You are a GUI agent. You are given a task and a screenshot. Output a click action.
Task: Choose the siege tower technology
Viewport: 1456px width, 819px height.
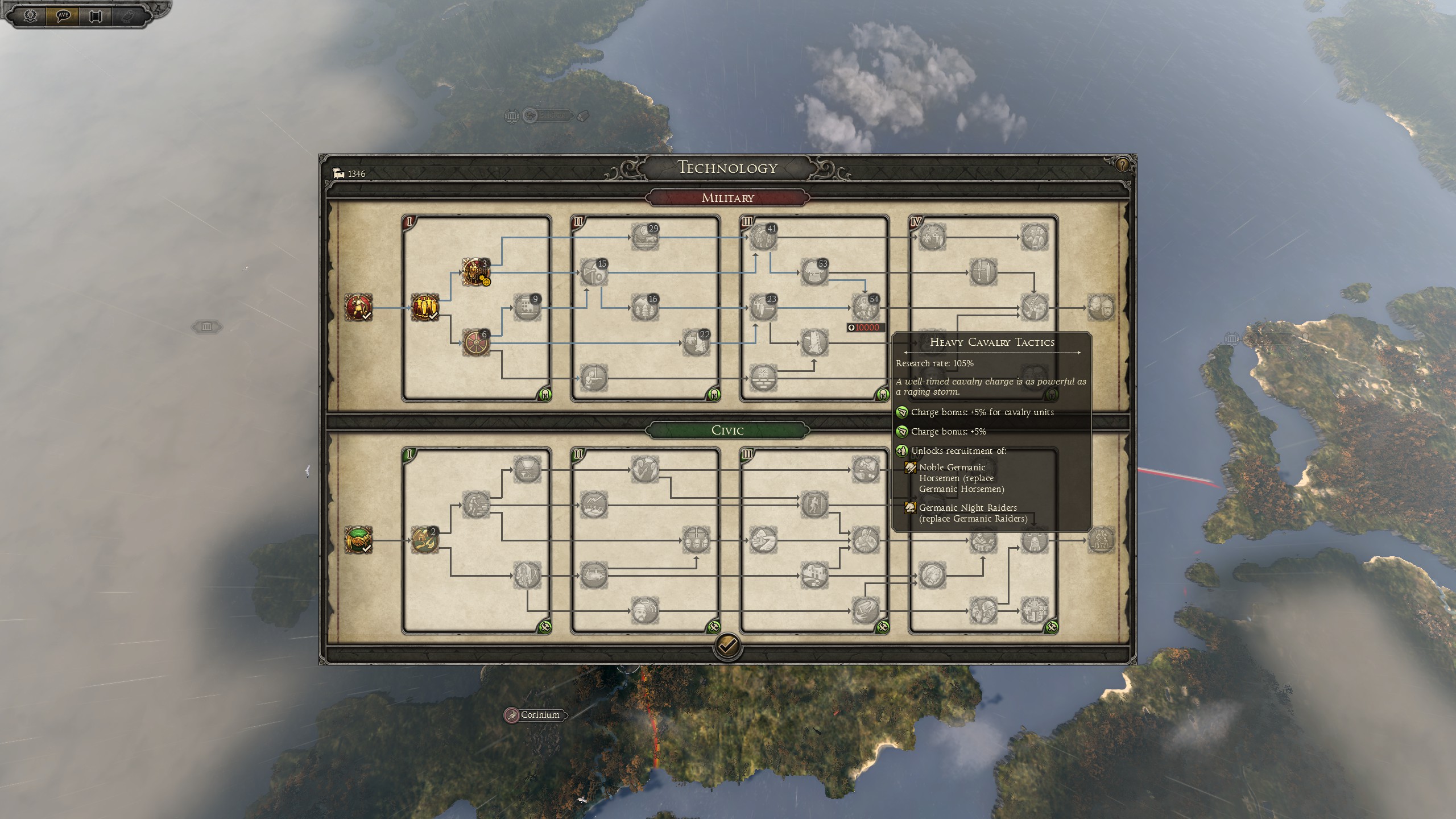tap(813, 342)
